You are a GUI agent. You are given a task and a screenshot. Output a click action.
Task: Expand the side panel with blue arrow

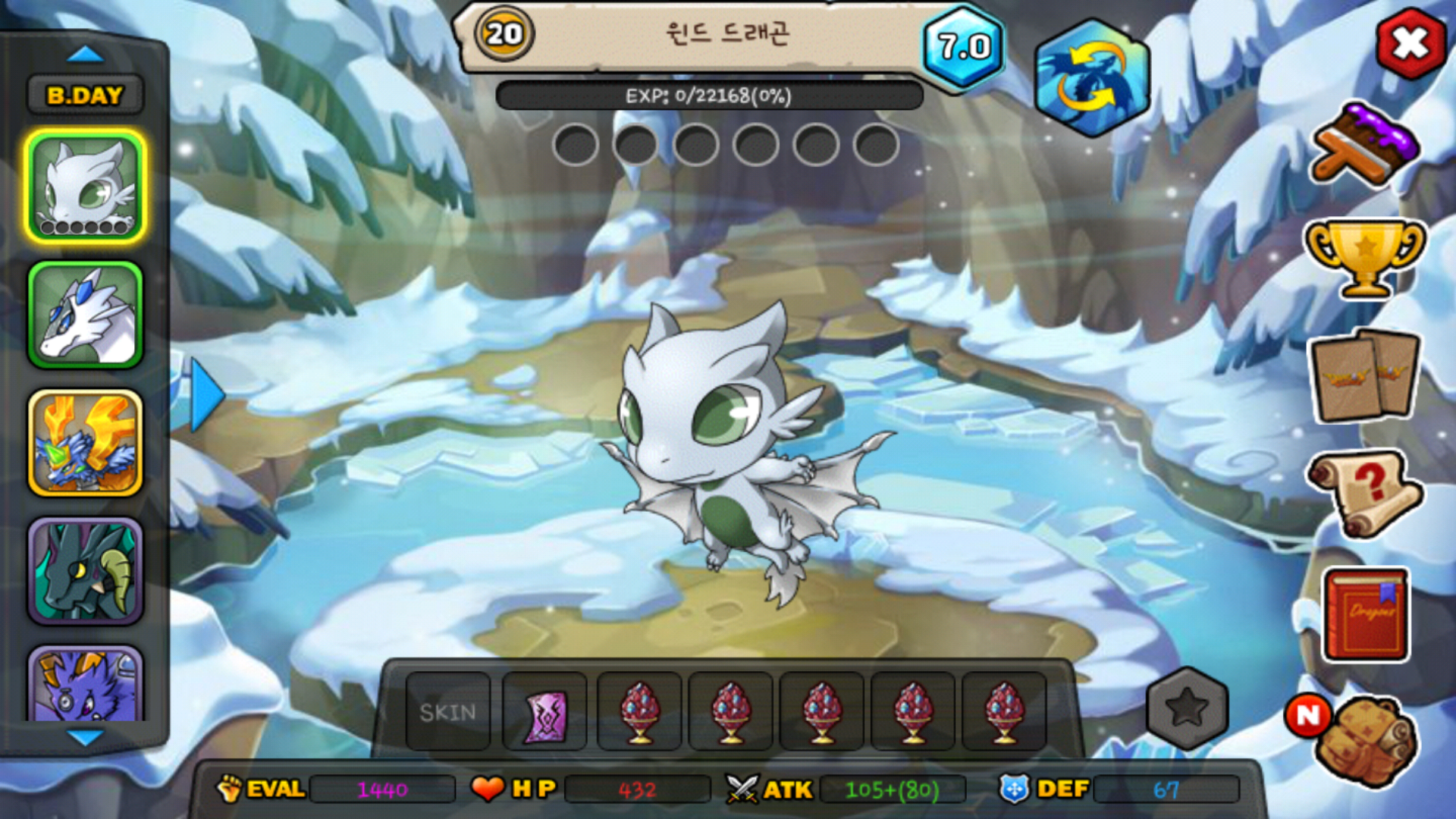pos(206,395)
